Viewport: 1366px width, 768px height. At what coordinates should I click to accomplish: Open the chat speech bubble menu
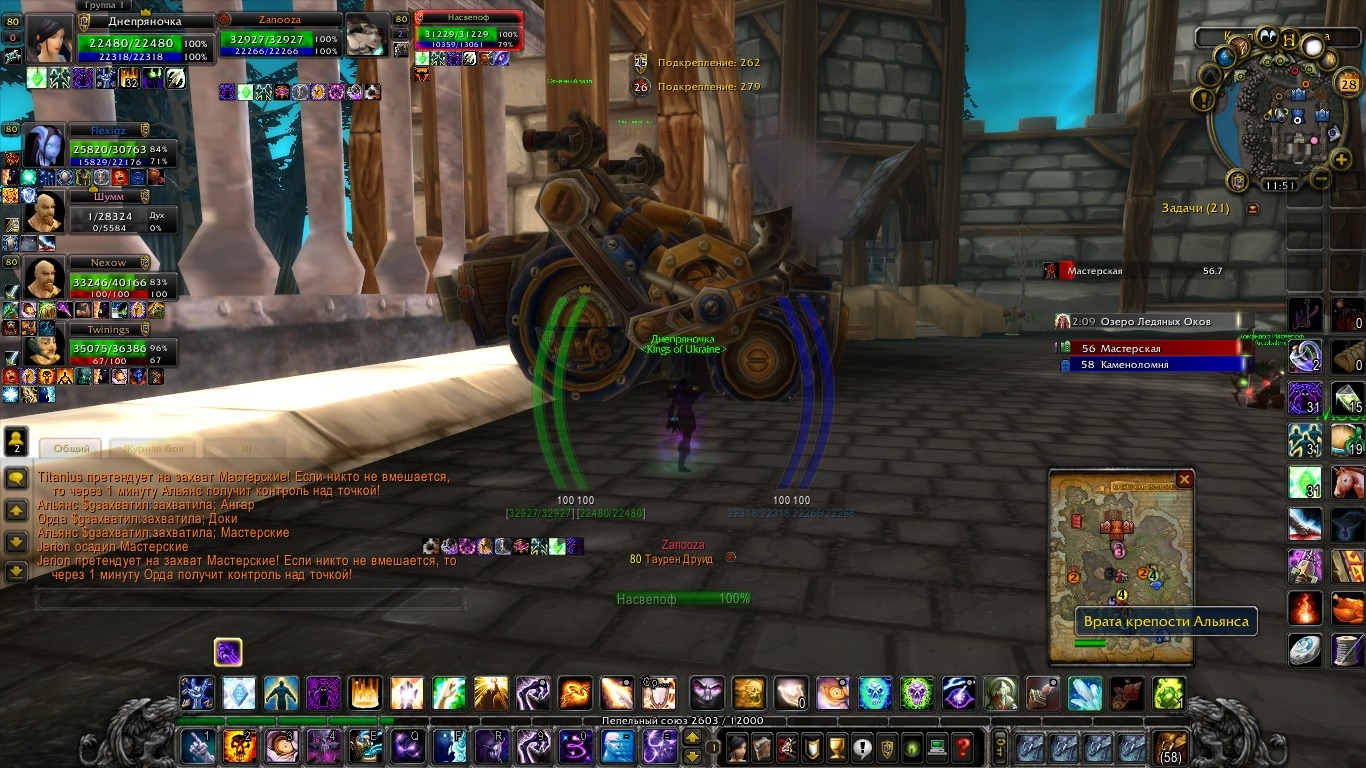(x=16, y=479)
